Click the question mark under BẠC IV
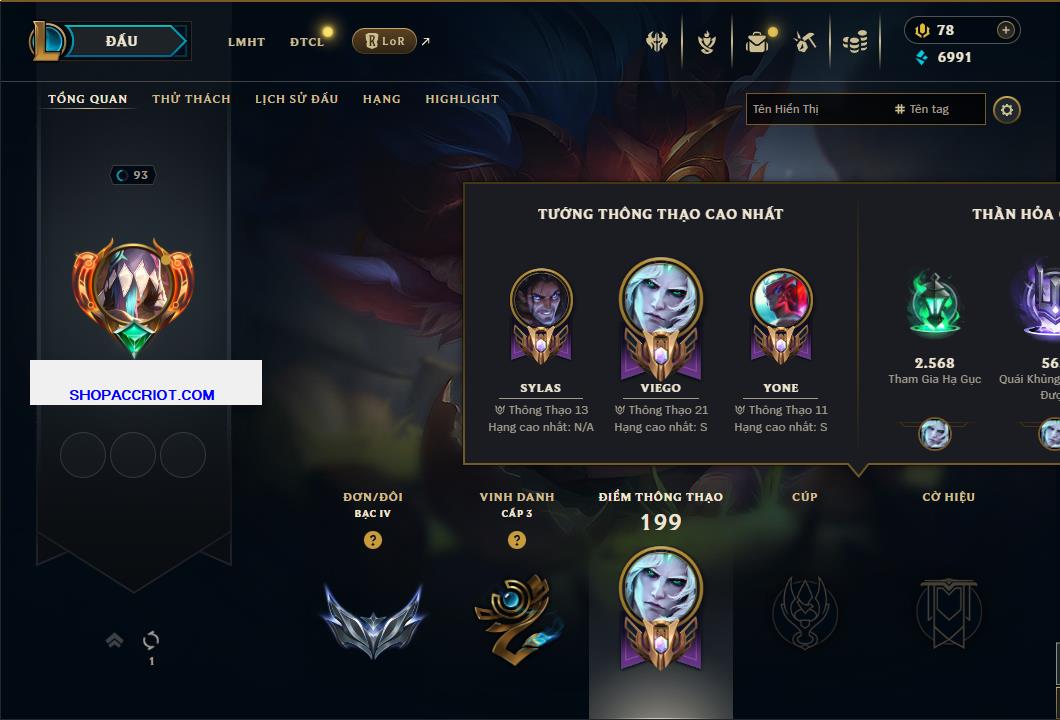1060x720 pixels. click(373, 540)
